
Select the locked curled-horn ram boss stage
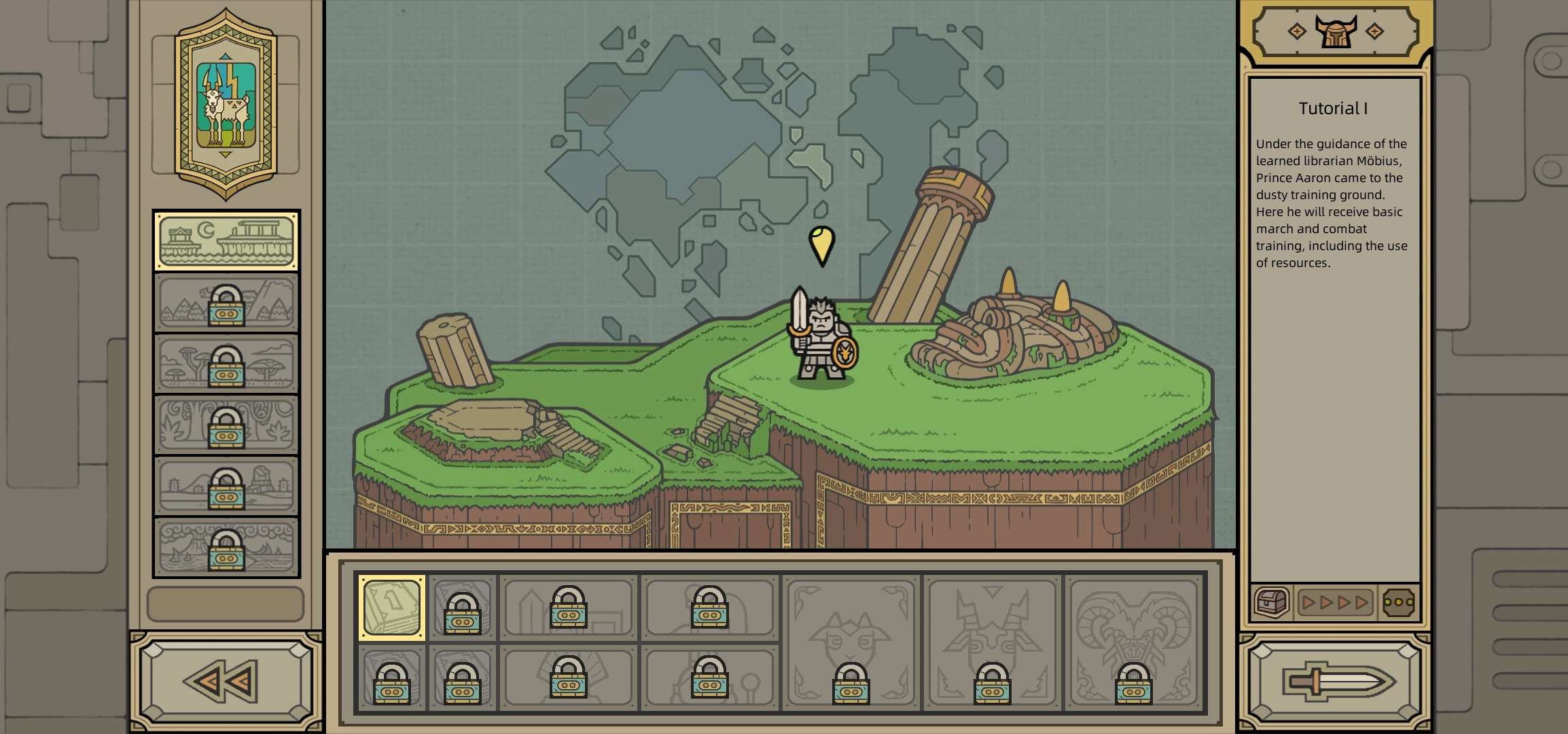[x=1134, y=643]
